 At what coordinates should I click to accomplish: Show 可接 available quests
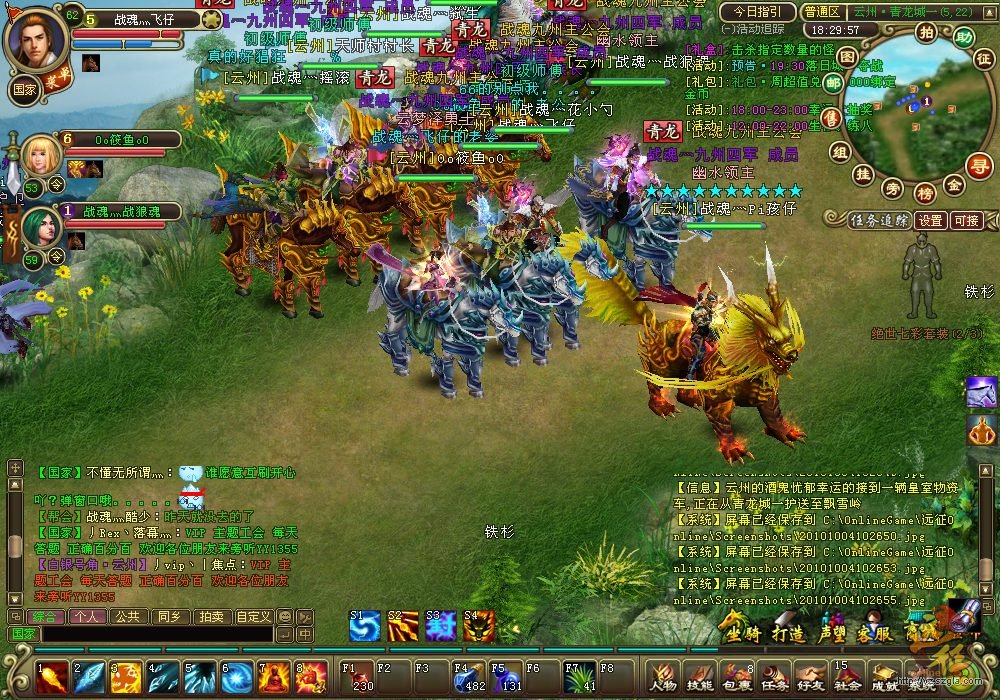tap(966, 220)
